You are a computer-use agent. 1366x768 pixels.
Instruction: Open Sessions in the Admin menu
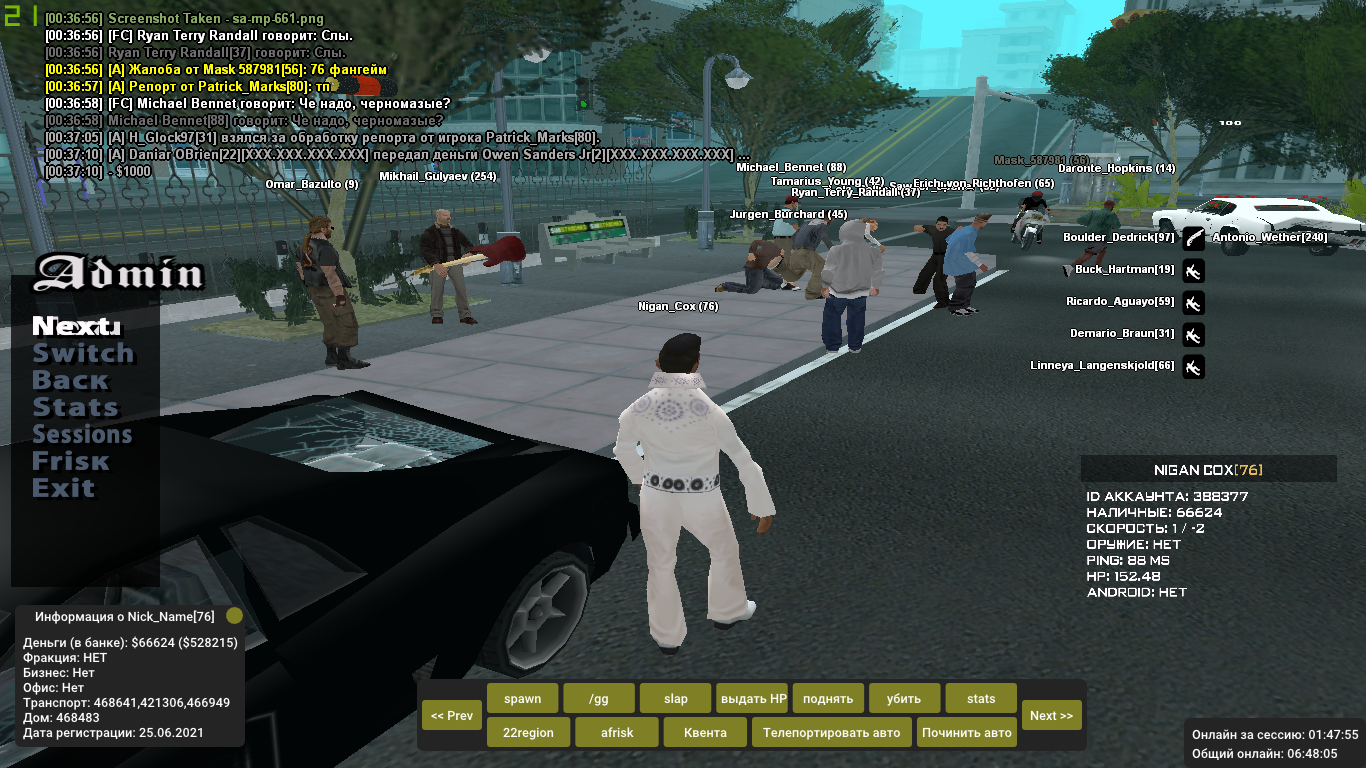[82, 435]
